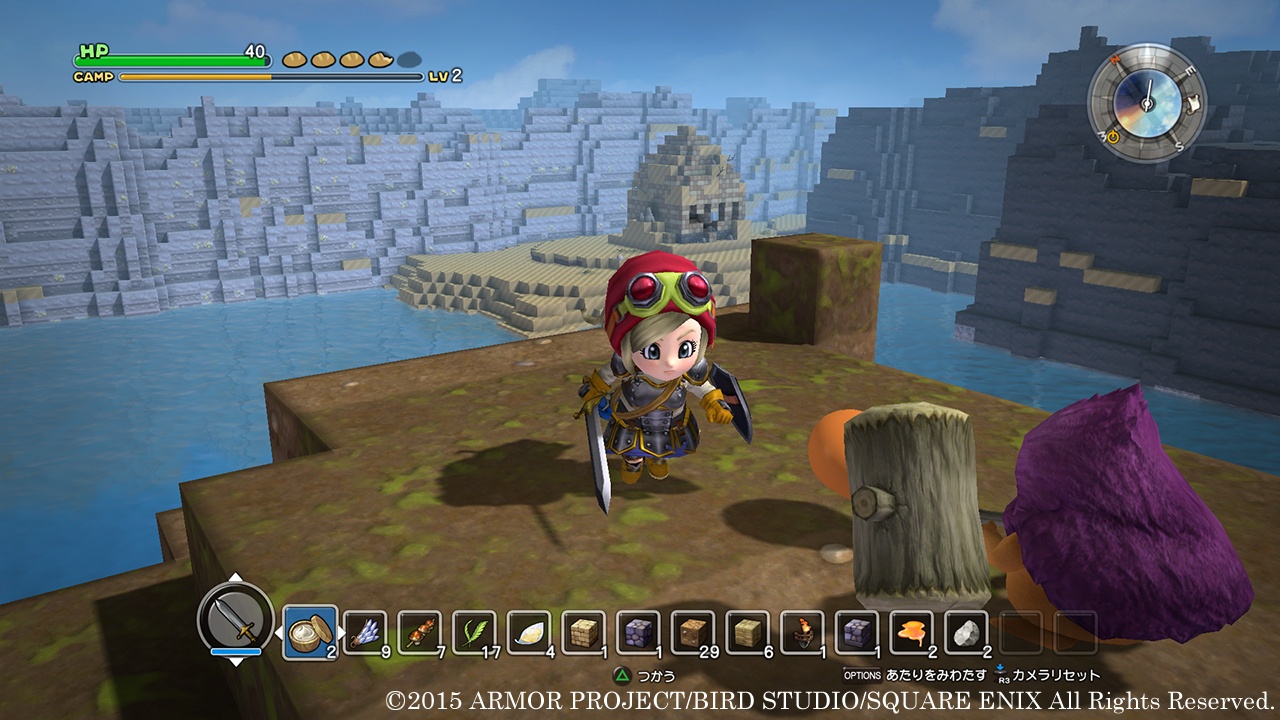Click the compass dial
The image size is (1280, 720).
(x=1146, y=102)
